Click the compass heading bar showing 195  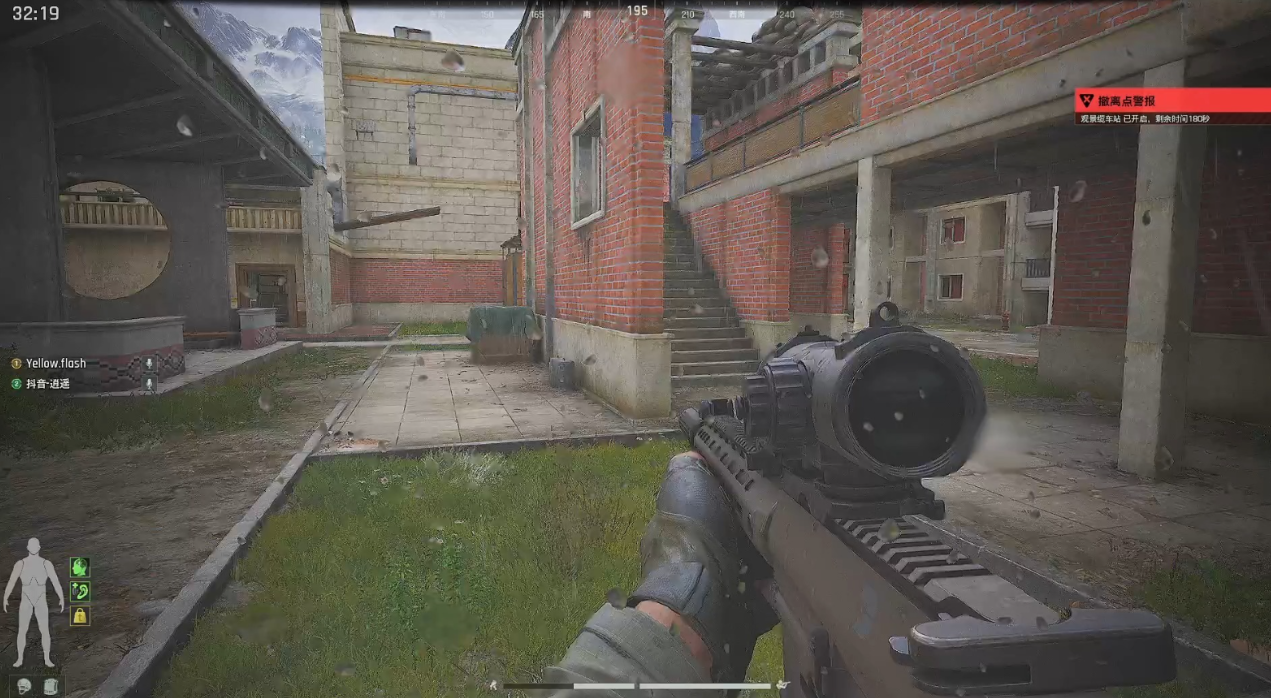pos(637,12)
